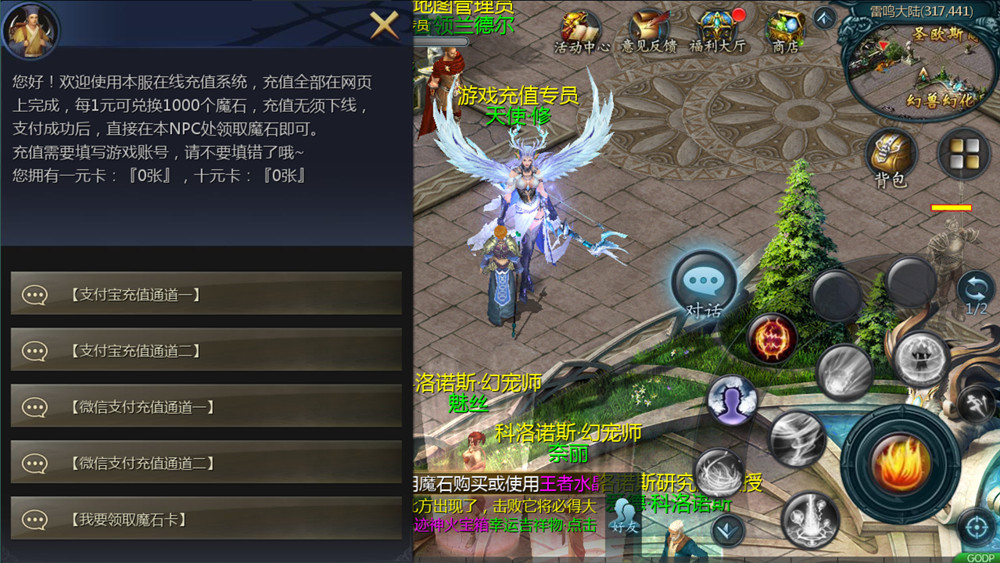Tap the crosshair target-lock button
The height and width of the screenshot is (563, 1000).
point(973,526)
